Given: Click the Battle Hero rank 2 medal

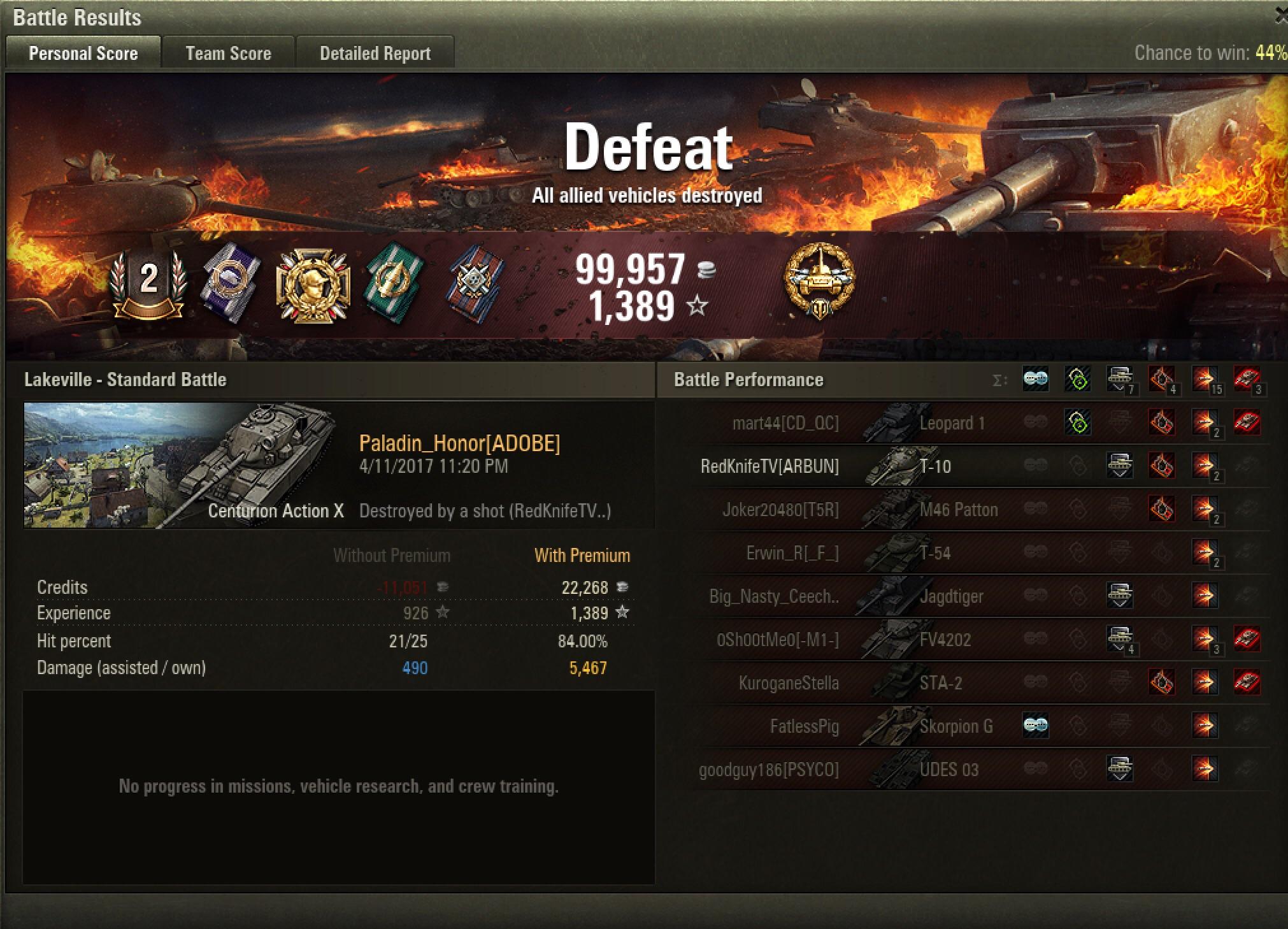Looking at the screenshot, I should coord(148,282).
